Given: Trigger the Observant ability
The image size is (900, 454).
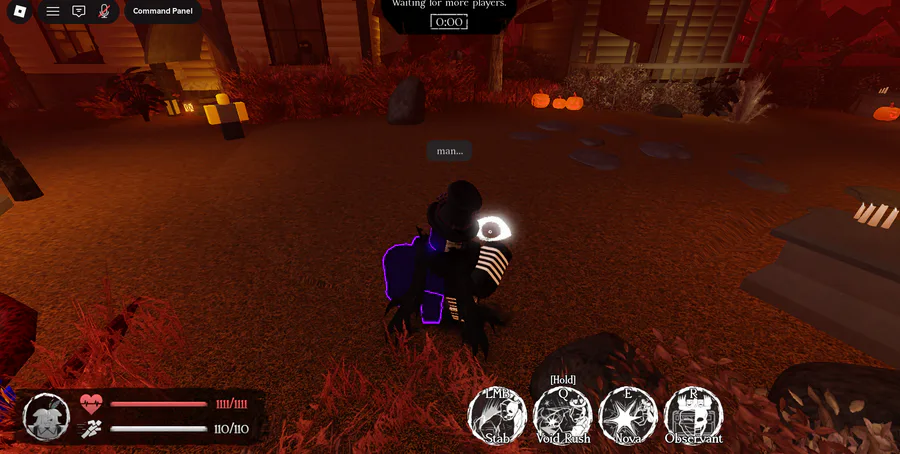Looking at the screenshot, I should [693, 415].
